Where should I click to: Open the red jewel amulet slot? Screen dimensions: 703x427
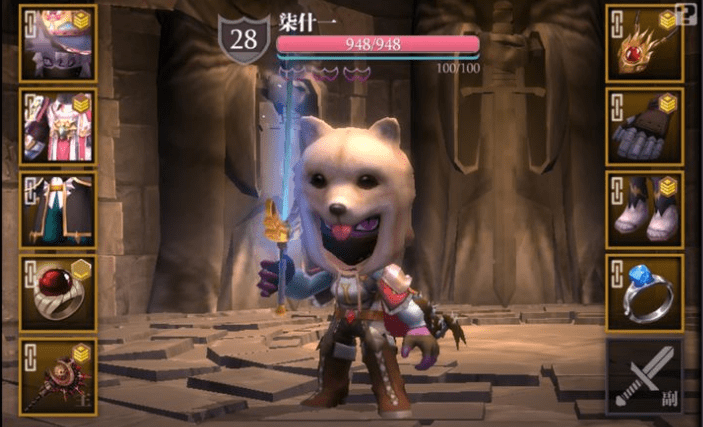[x=644, y=43]
